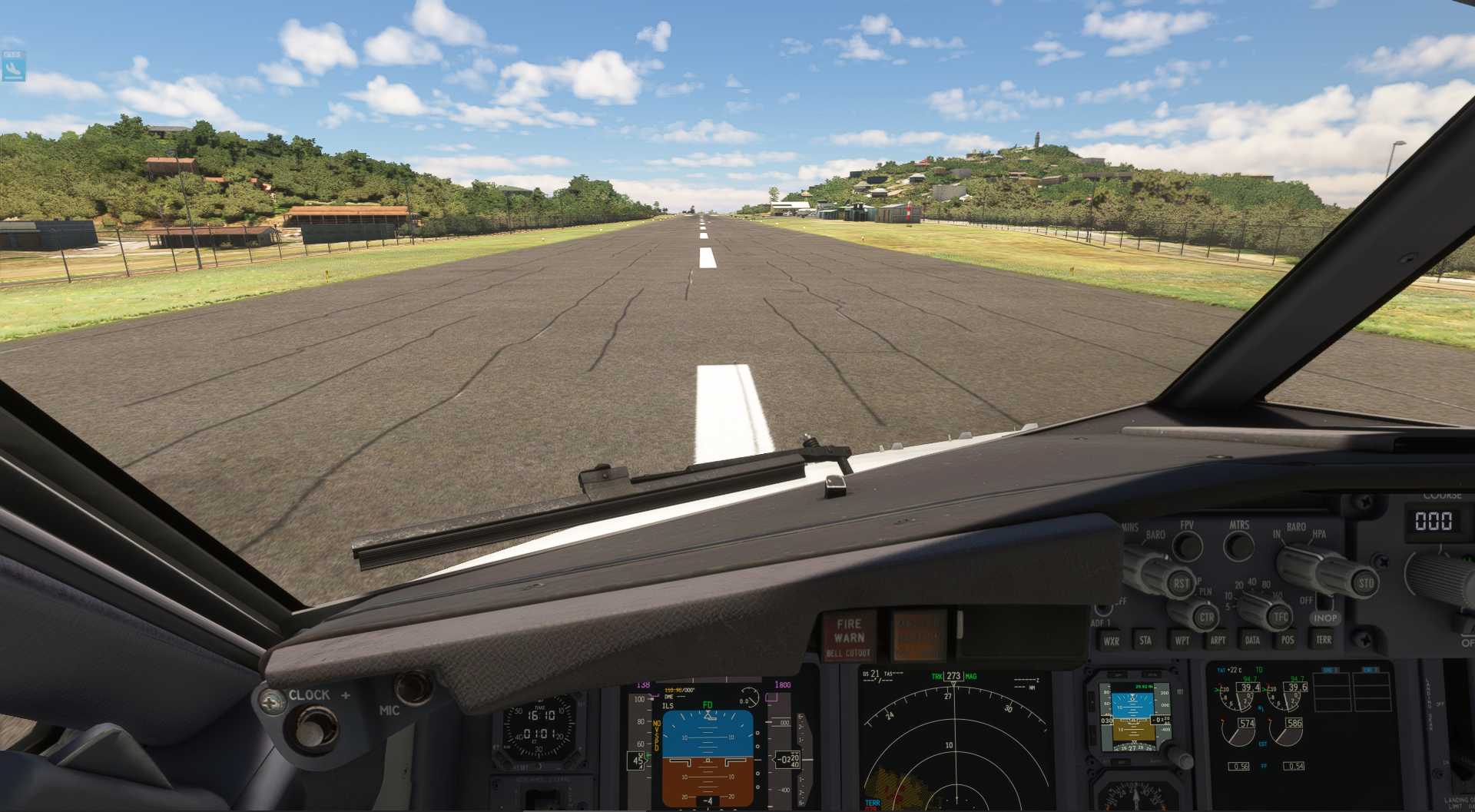Toggle traffic with the TFC button
The image size is (1475, 812).
[1280, 616]
